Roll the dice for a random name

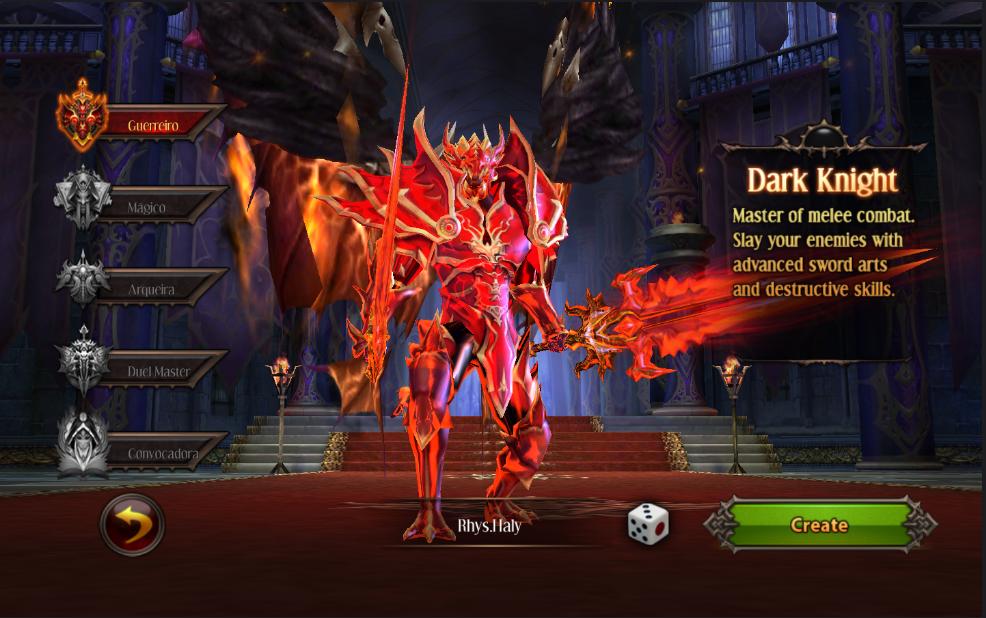pos(647,525)
